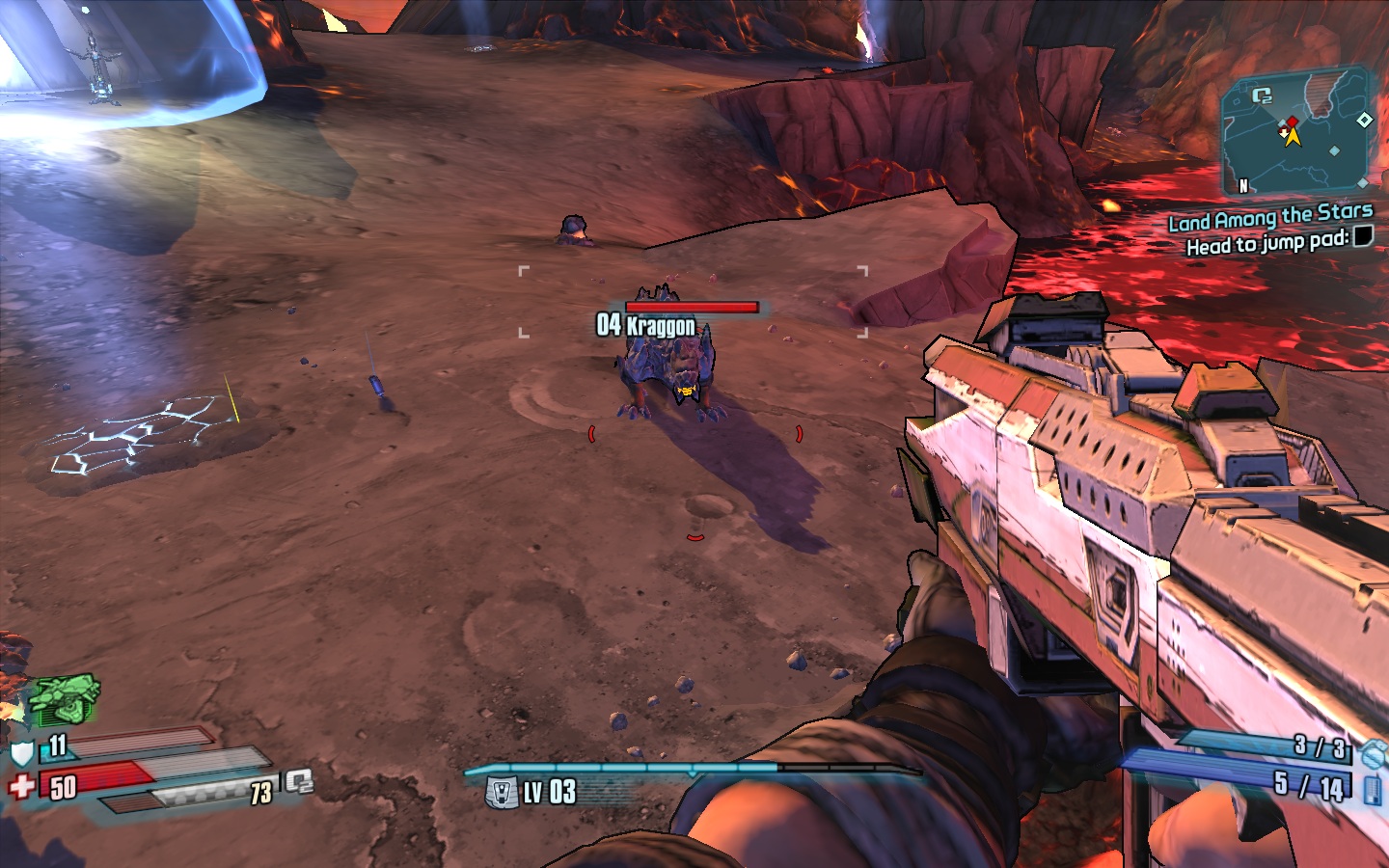Click the yellow player arrow on the minimap
Image resolution: width=1389 pixels, height=868 pixels.
[x=1293, y=137]
